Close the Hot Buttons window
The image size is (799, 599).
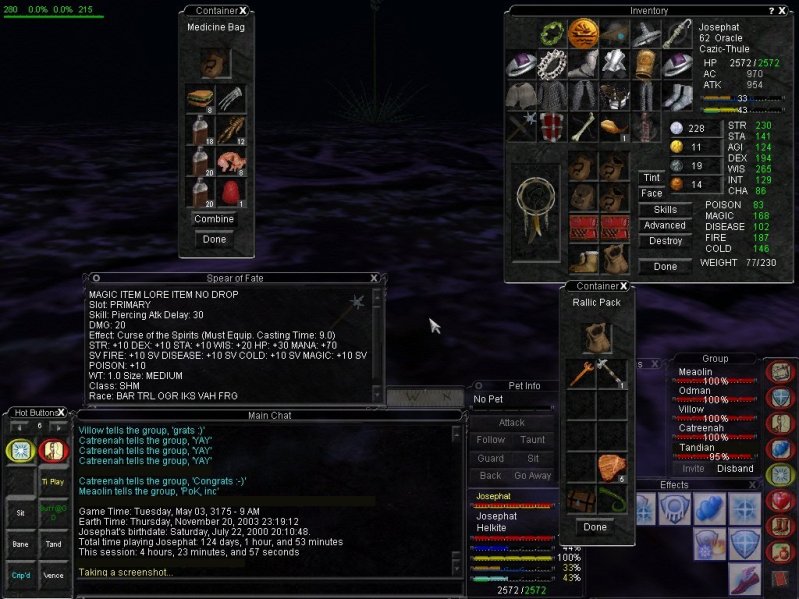[60, 412]
